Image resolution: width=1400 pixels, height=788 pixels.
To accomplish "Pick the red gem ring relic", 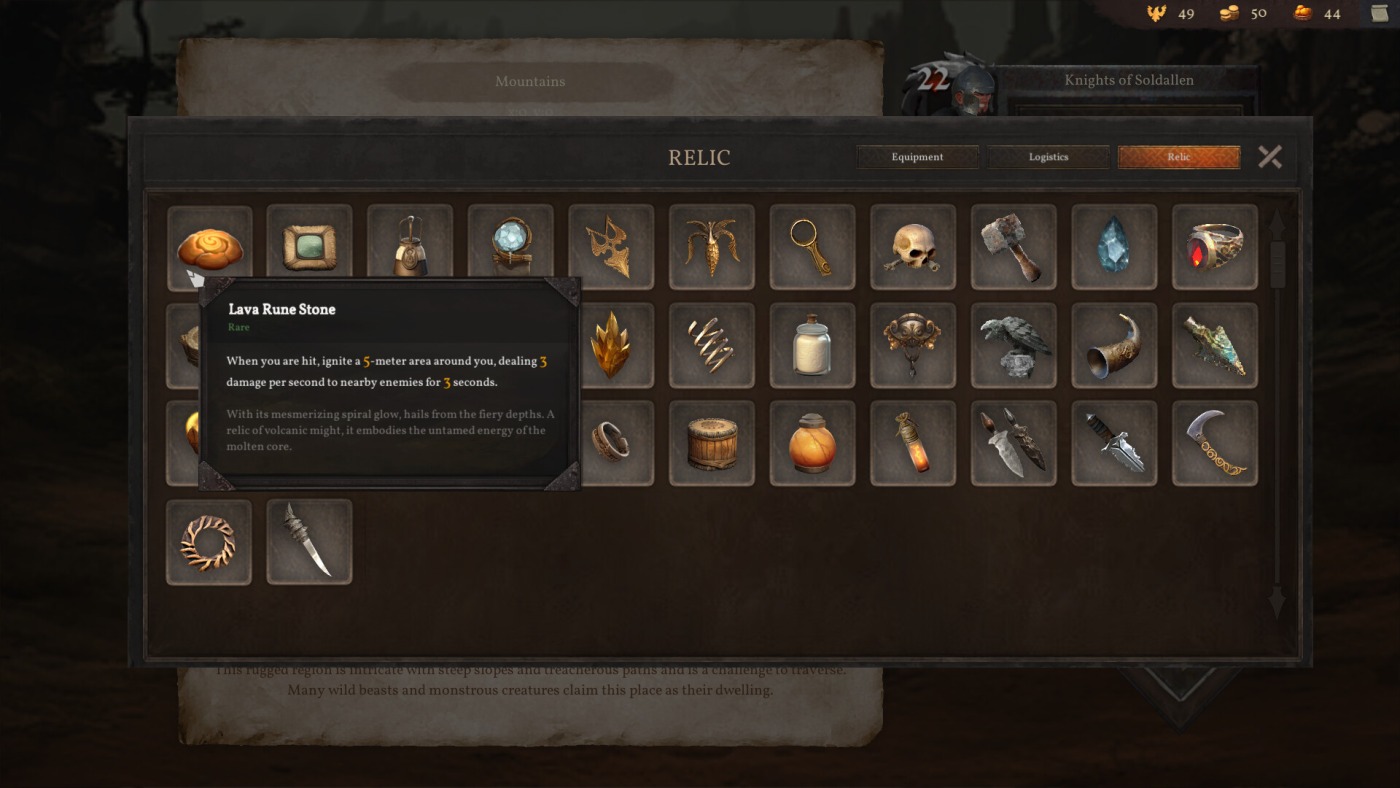I will coord(1215,247).
